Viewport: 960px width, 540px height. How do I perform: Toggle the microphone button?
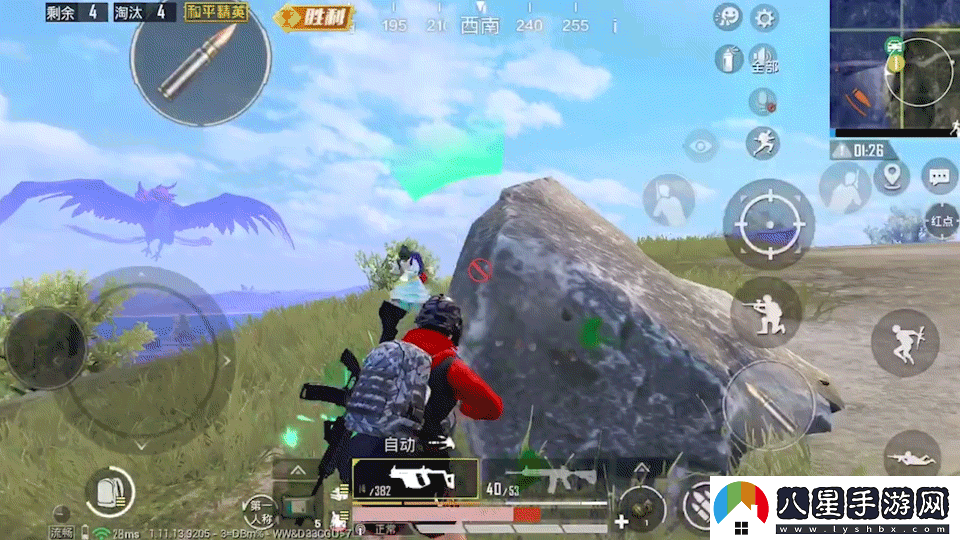[x=763, y=100]
